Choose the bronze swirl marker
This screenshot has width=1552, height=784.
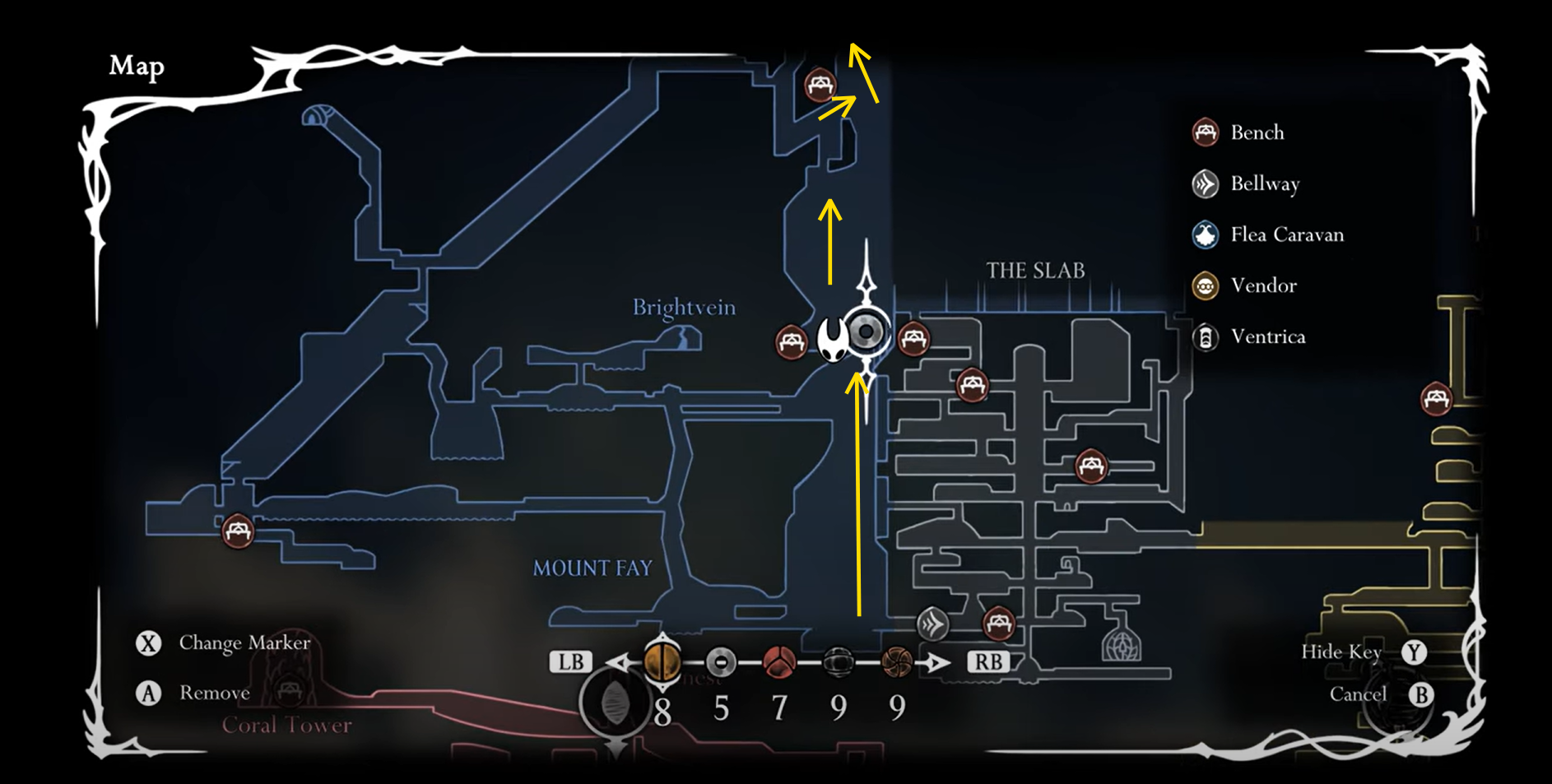click(x=896, y=661)
